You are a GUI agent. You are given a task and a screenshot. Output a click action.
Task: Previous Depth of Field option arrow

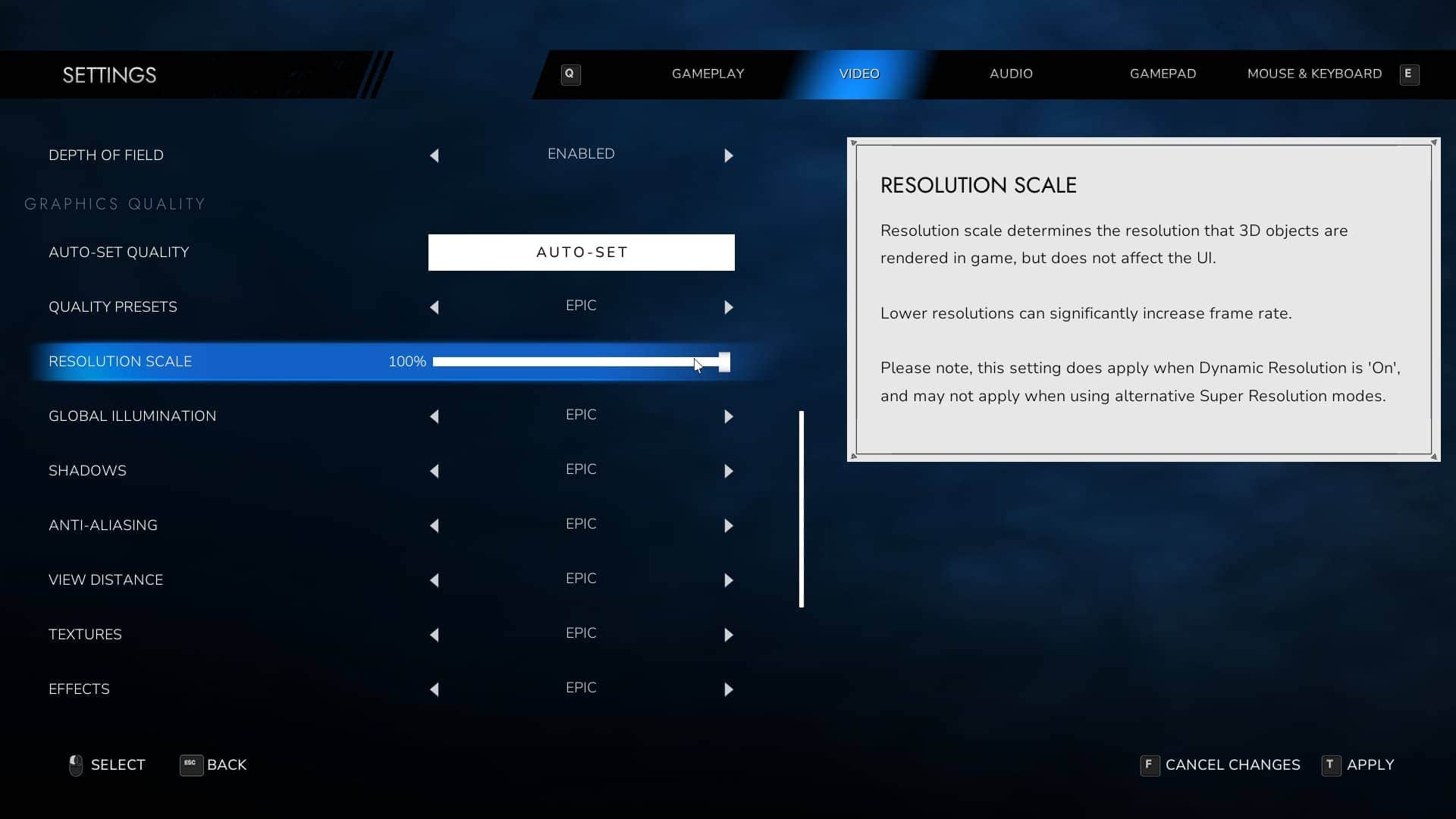[x=435, y=155]
